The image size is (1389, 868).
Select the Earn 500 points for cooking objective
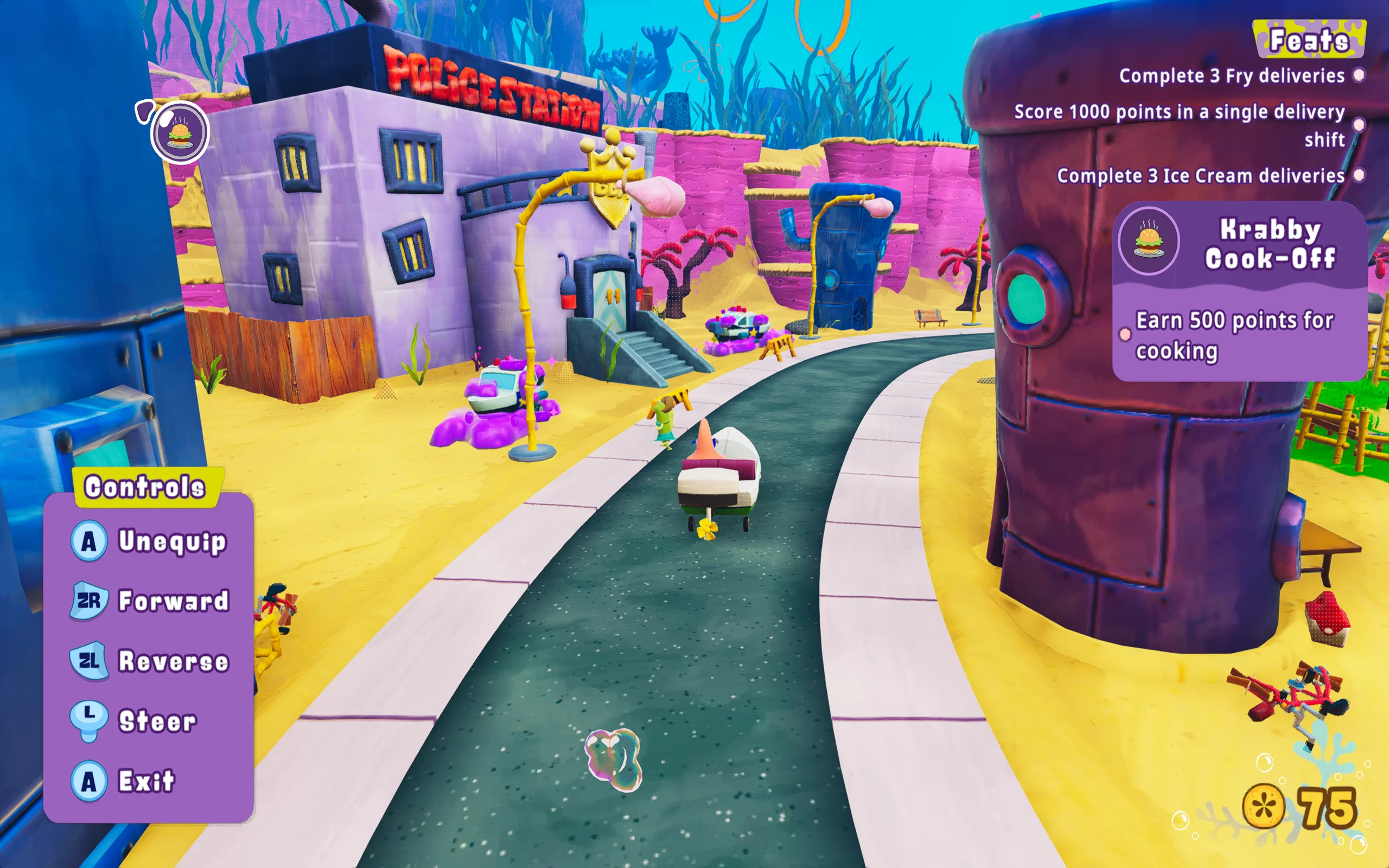pyautogui.click(x=1234, y=335)
